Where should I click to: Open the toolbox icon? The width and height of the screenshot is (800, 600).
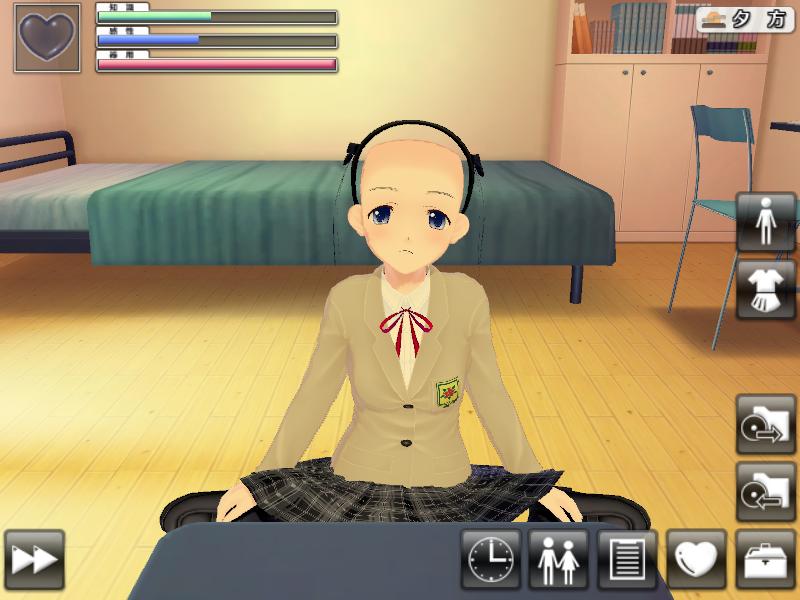765,559
